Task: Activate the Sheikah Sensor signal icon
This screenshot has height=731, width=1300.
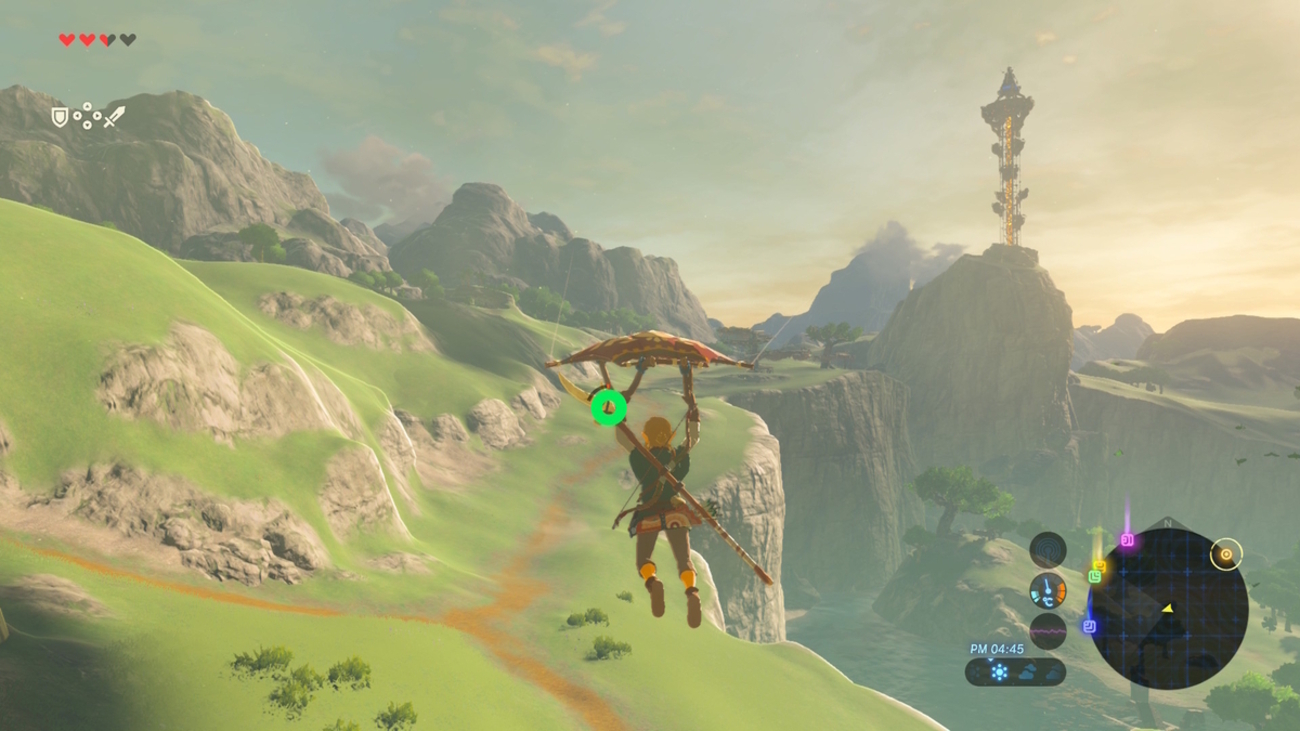Action: 1047,549
